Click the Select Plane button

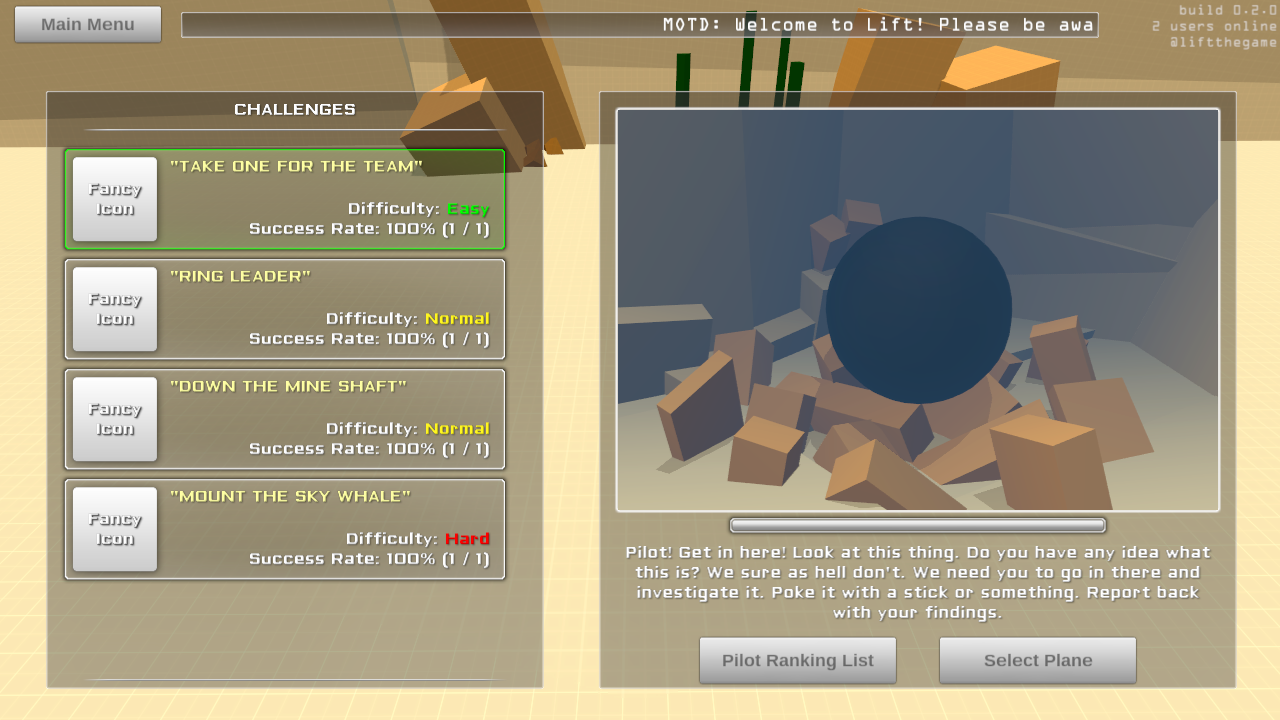[1037, 660]
